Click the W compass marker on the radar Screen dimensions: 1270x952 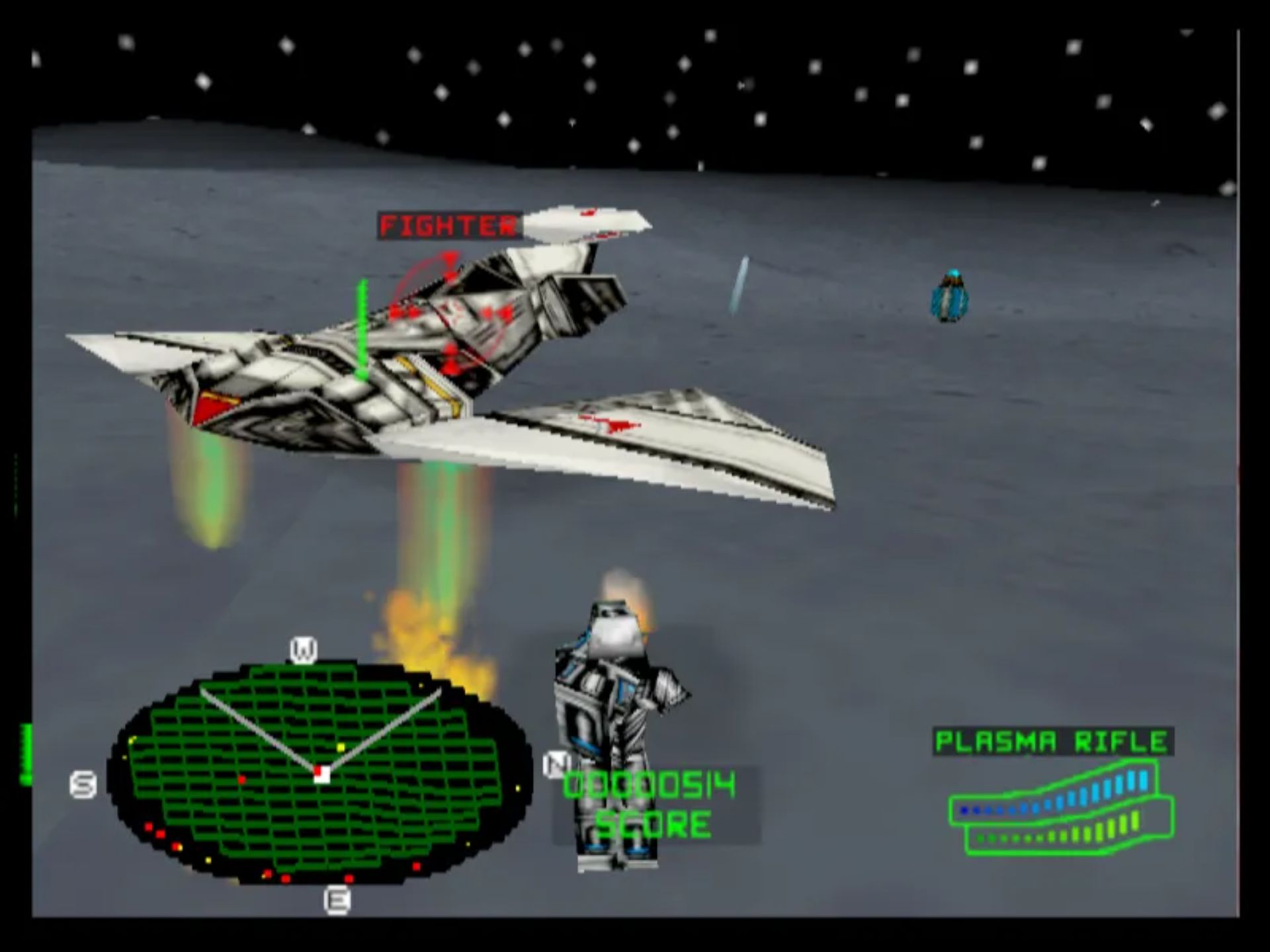(304, 650)
